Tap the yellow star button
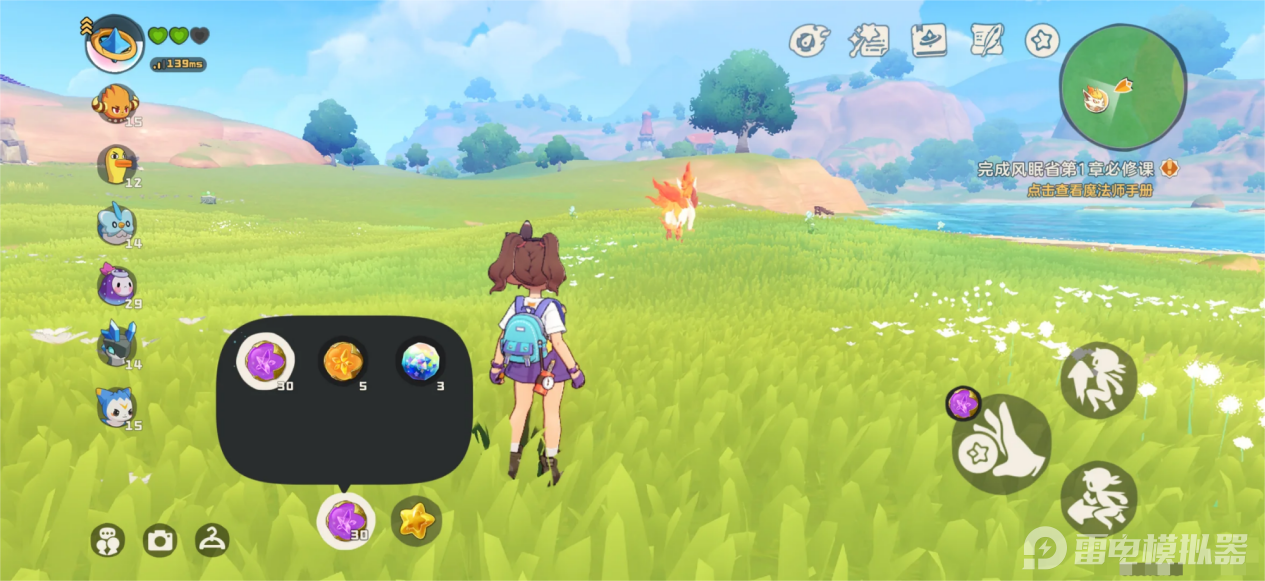Viewport: 1265px width, 581px height. (x=416, y=520)
